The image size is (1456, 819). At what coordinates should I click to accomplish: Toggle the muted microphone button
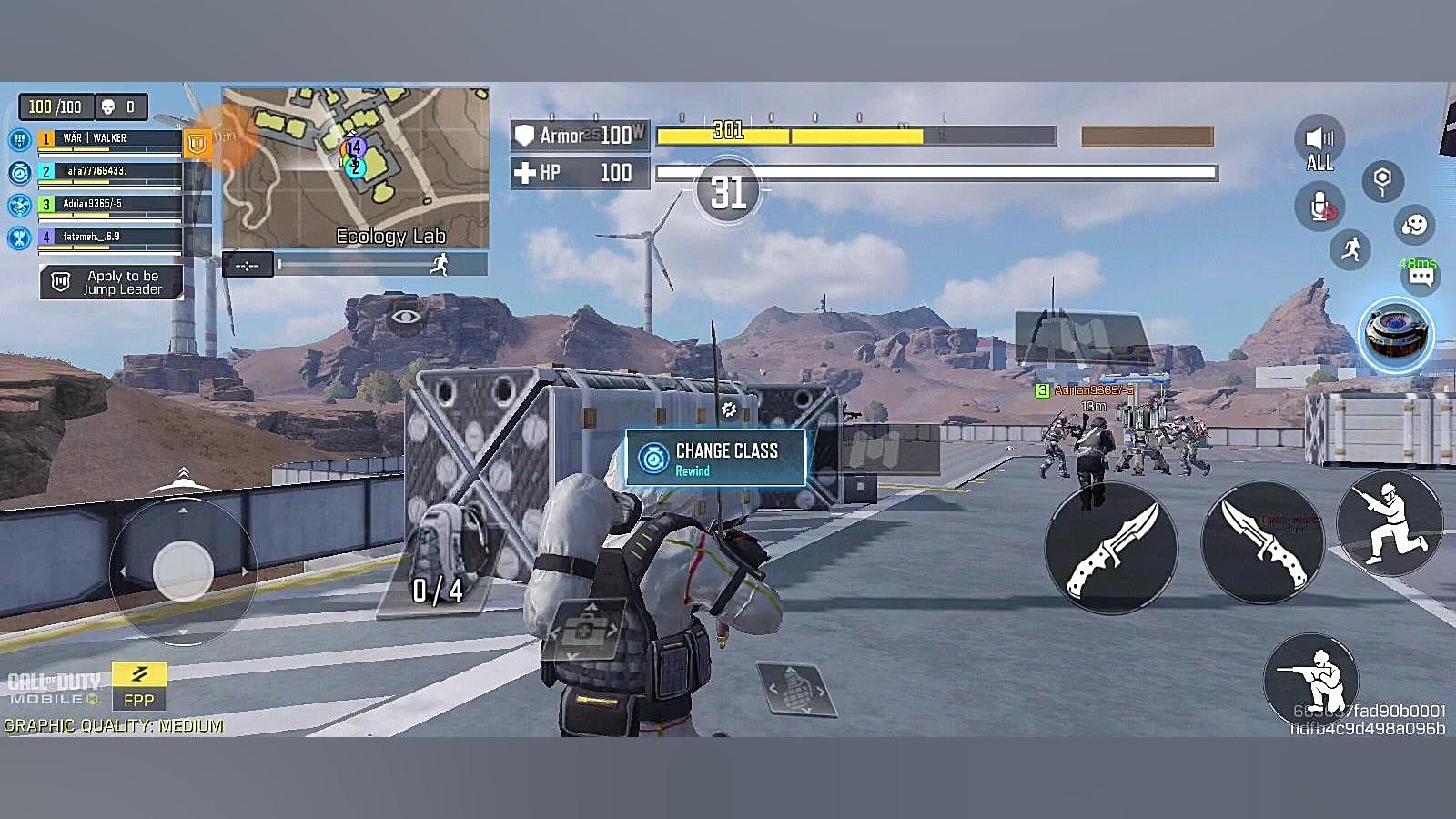[x=1319, y=207]
